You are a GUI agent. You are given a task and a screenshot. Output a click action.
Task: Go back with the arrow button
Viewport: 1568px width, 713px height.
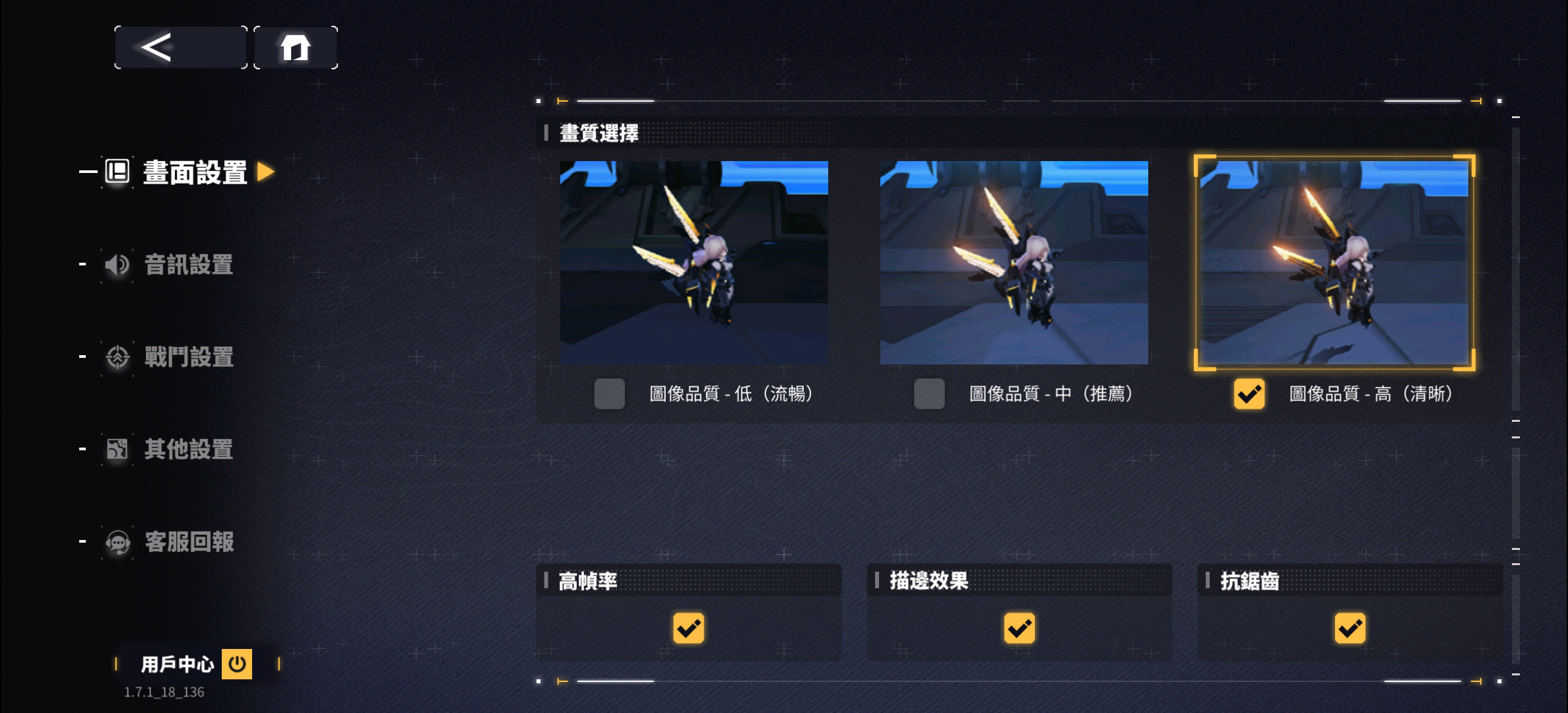pos(180,48)
